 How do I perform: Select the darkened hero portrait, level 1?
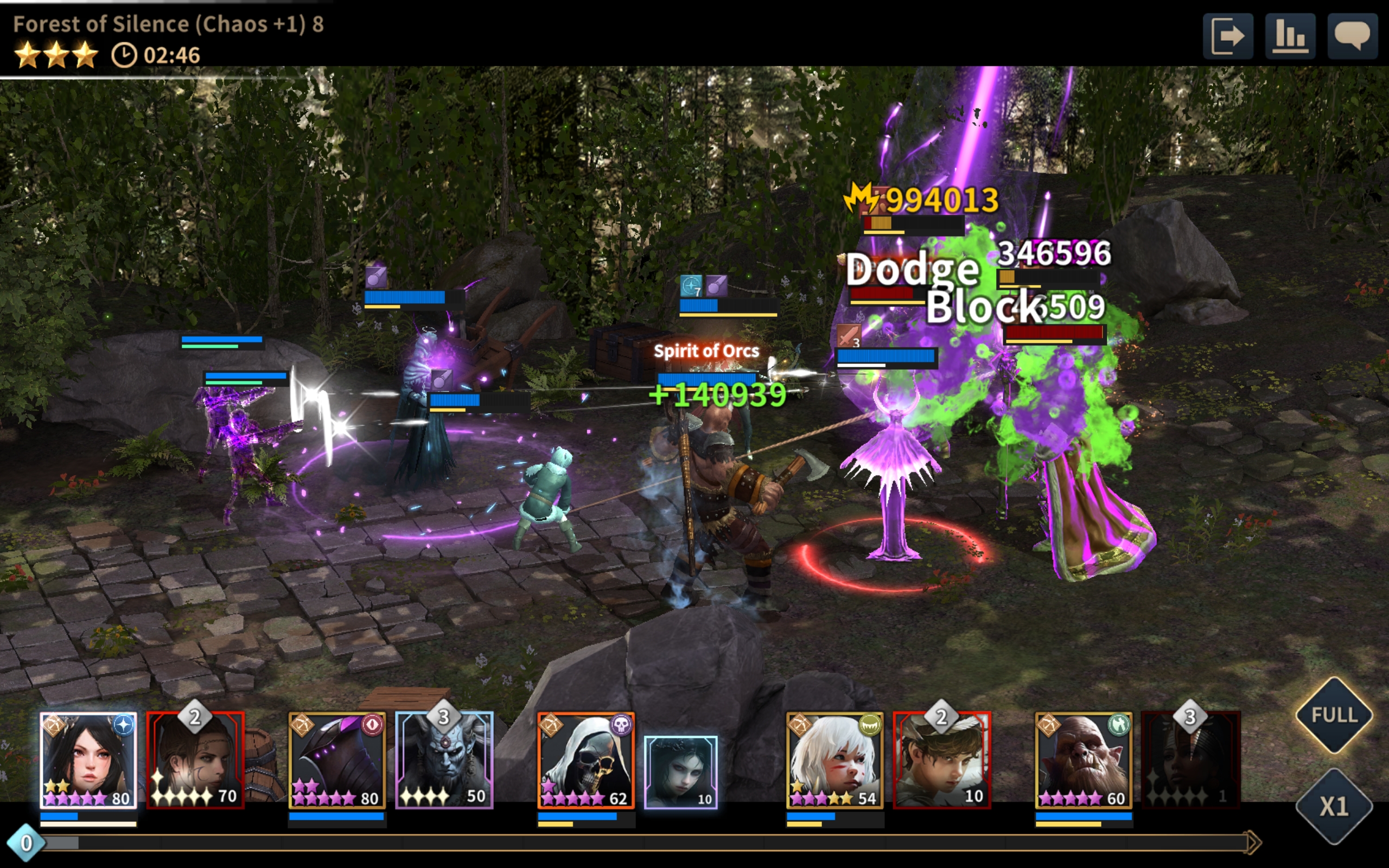click(1190, 760)
